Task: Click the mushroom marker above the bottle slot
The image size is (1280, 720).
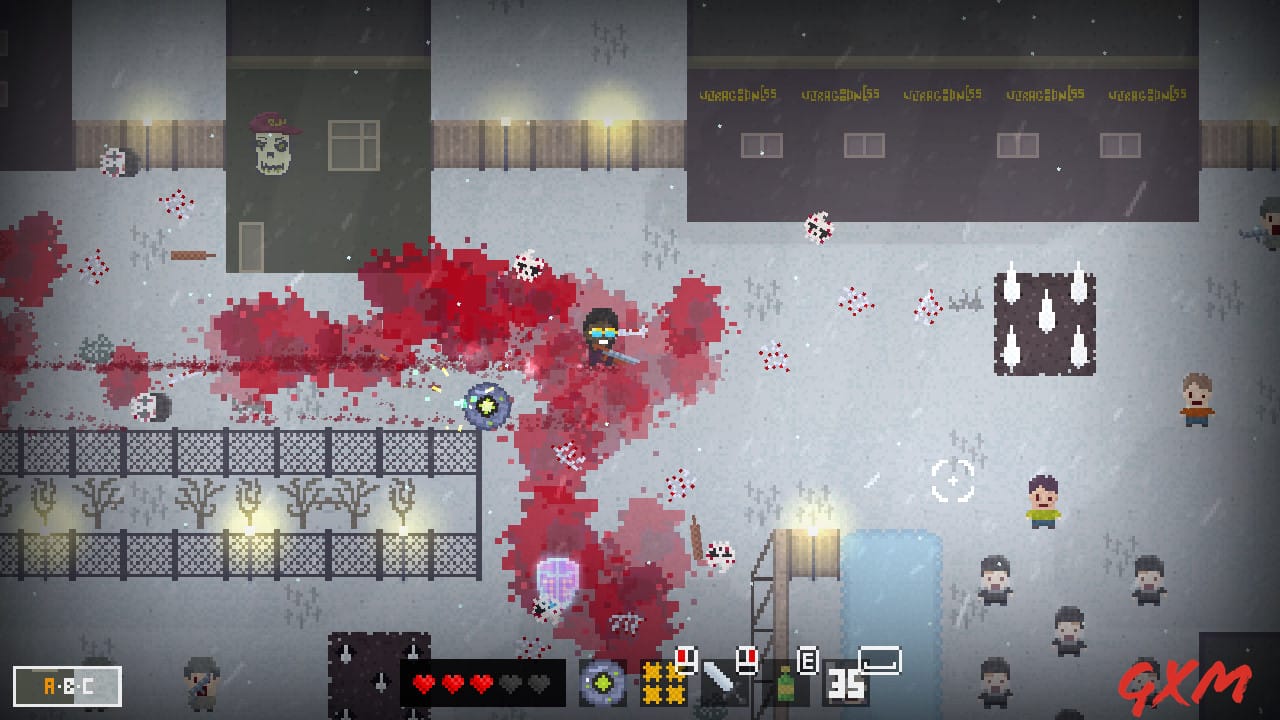Action: (x=747, y=659)
